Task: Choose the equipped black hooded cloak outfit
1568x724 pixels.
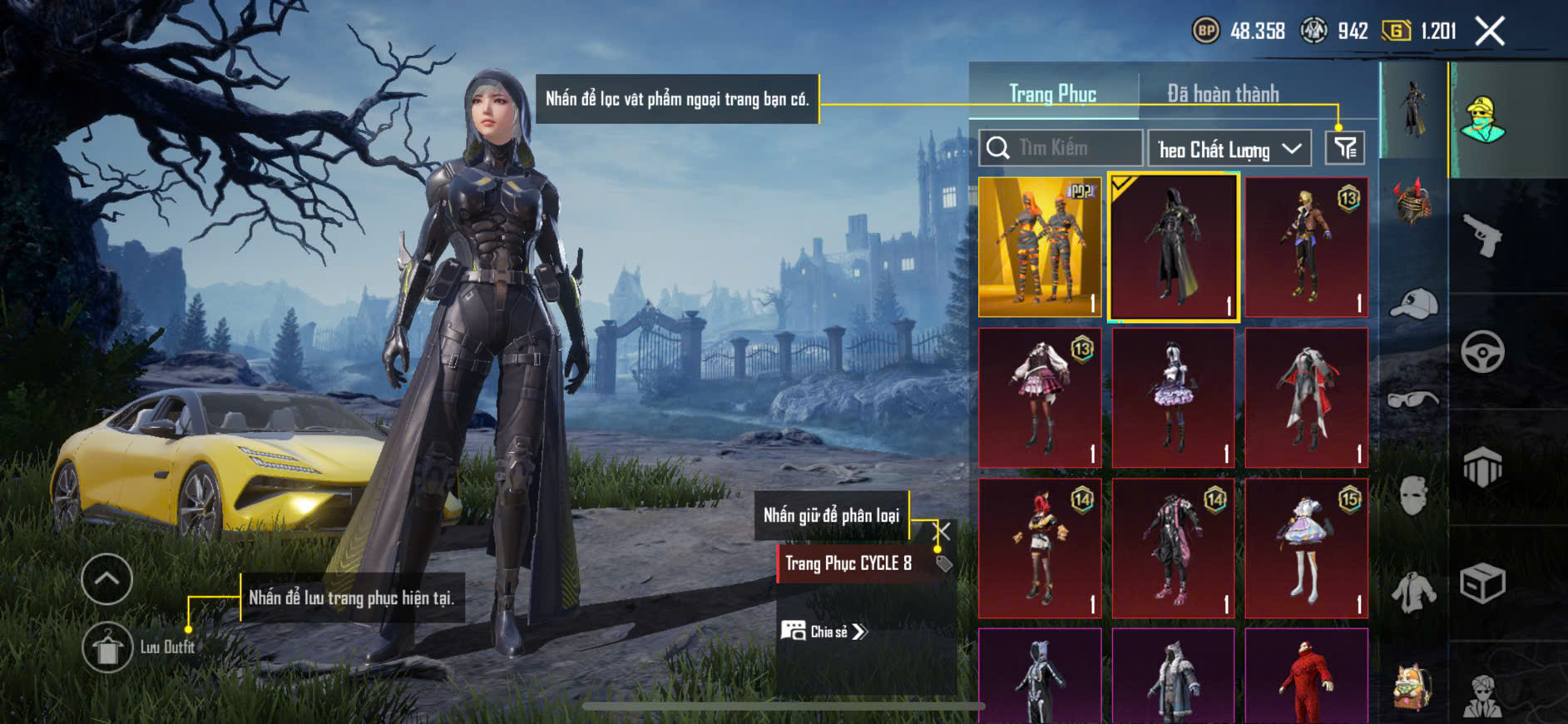Action: pos(1173,246)
